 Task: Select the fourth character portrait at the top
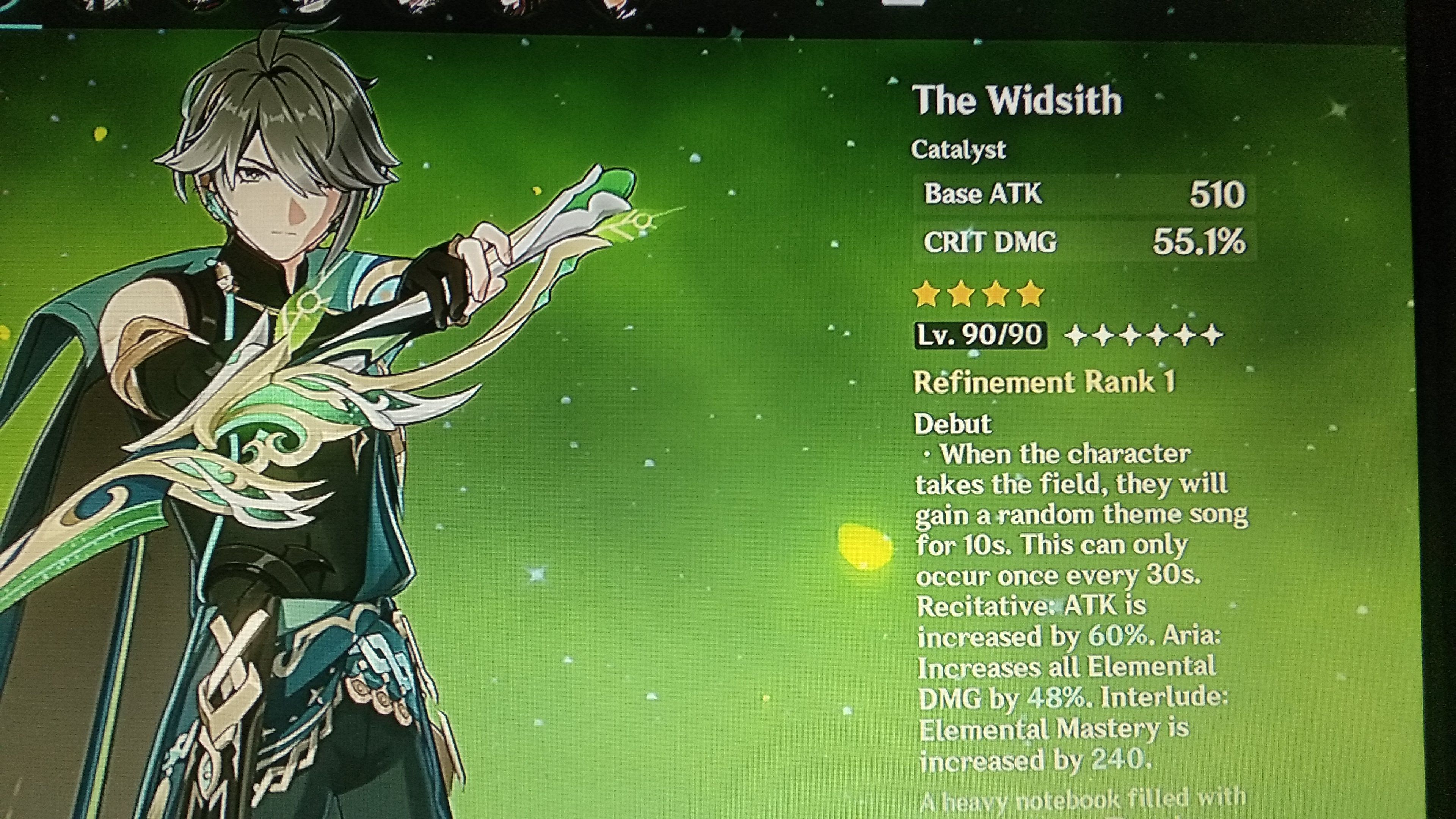418,7
